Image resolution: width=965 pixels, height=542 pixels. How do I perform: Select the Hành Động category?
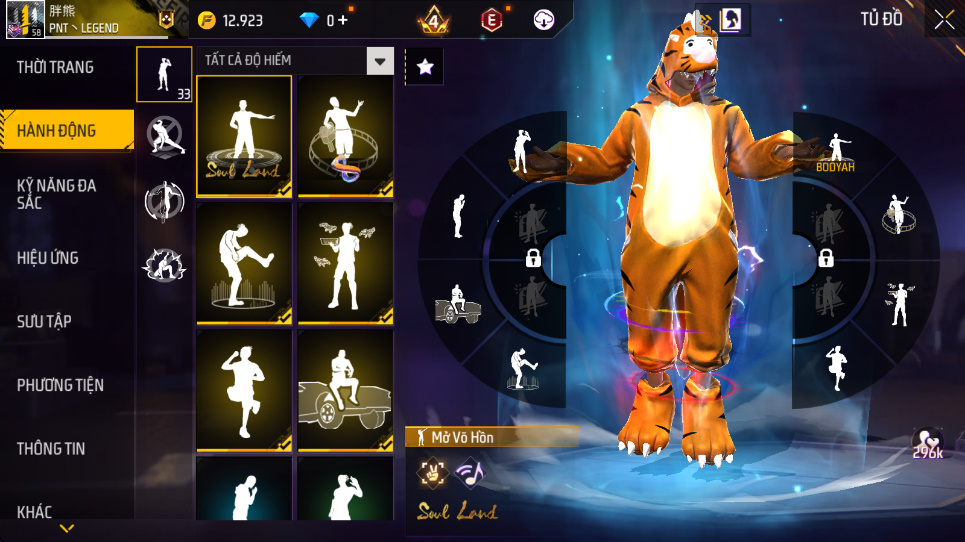point(58,131)
